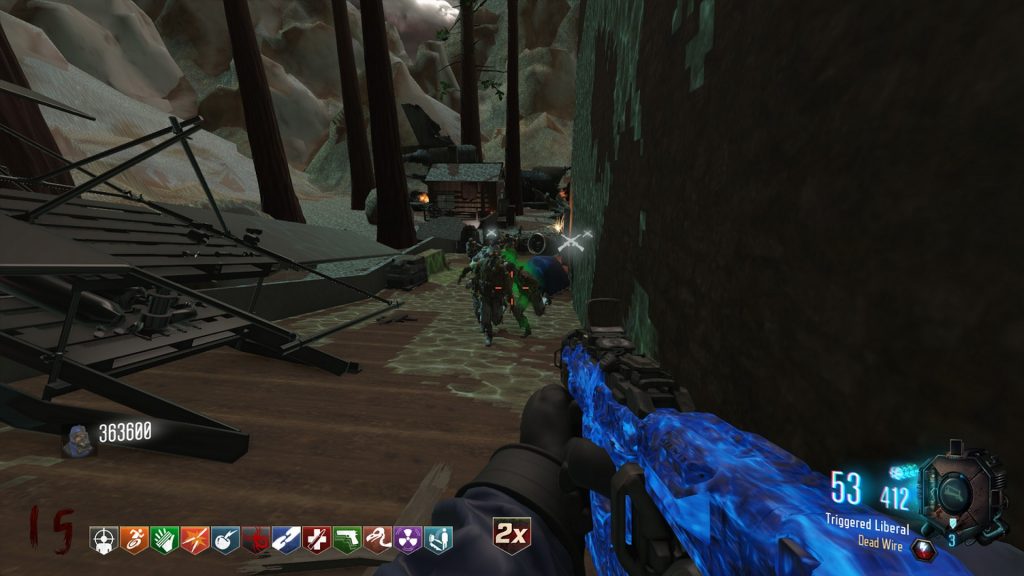
Task: Select the blue cherry perk icon
Action: click(x=225, y=540)
